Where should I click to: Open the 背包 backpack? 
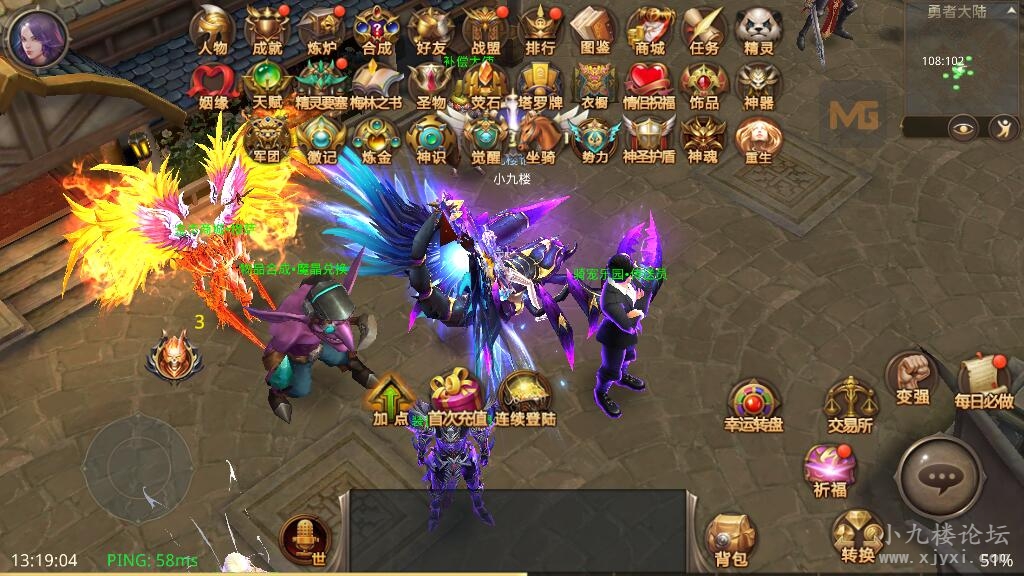[x=731, y=540]
